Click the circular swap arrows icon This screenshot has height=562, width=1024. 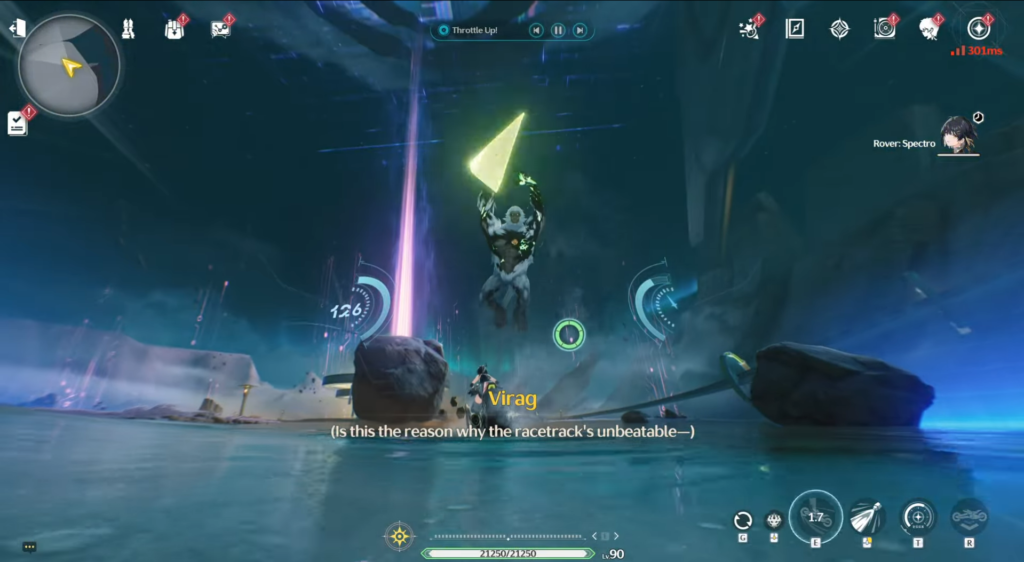pos(742,520)
